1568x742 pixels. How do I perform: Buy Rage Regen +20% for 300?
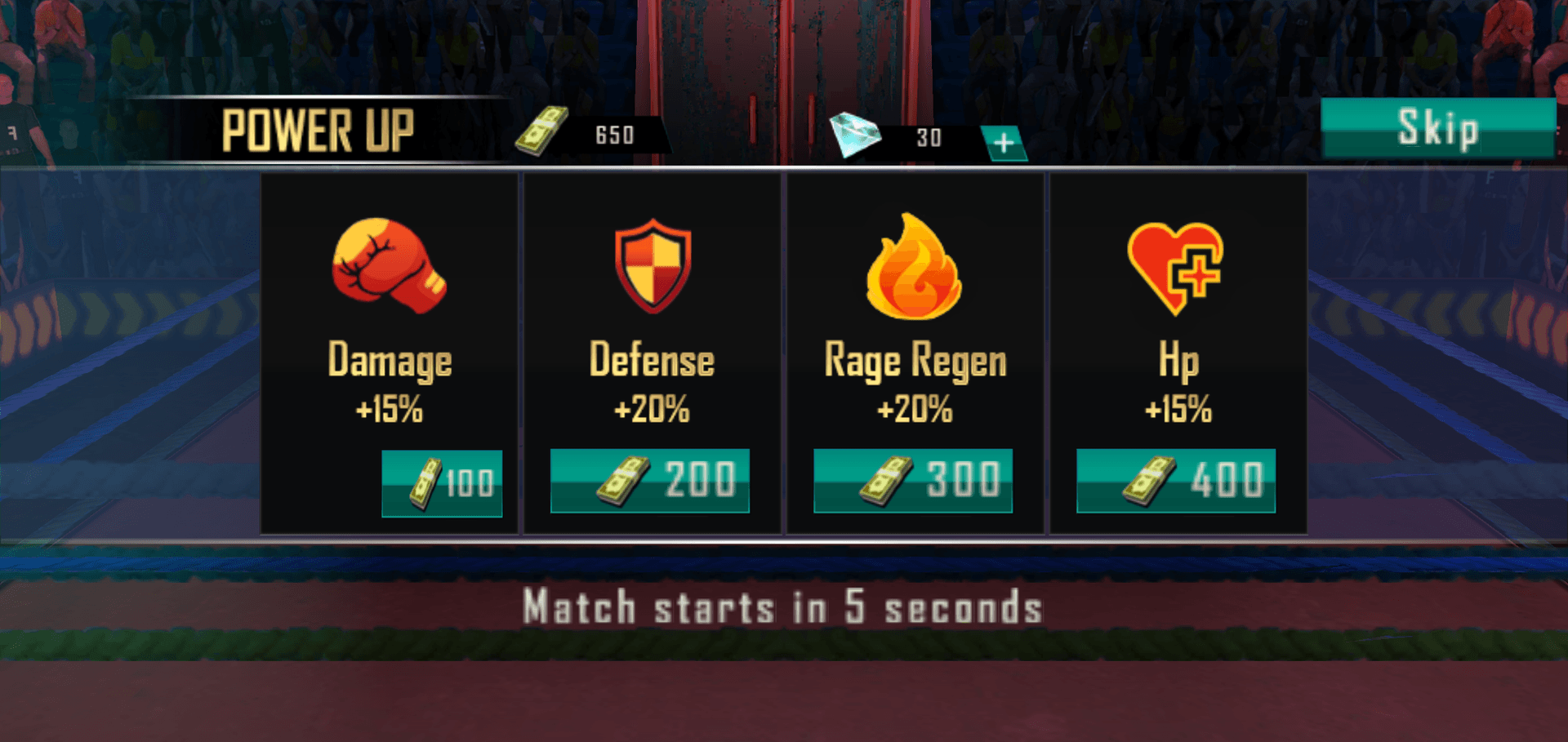pos(913,481)
